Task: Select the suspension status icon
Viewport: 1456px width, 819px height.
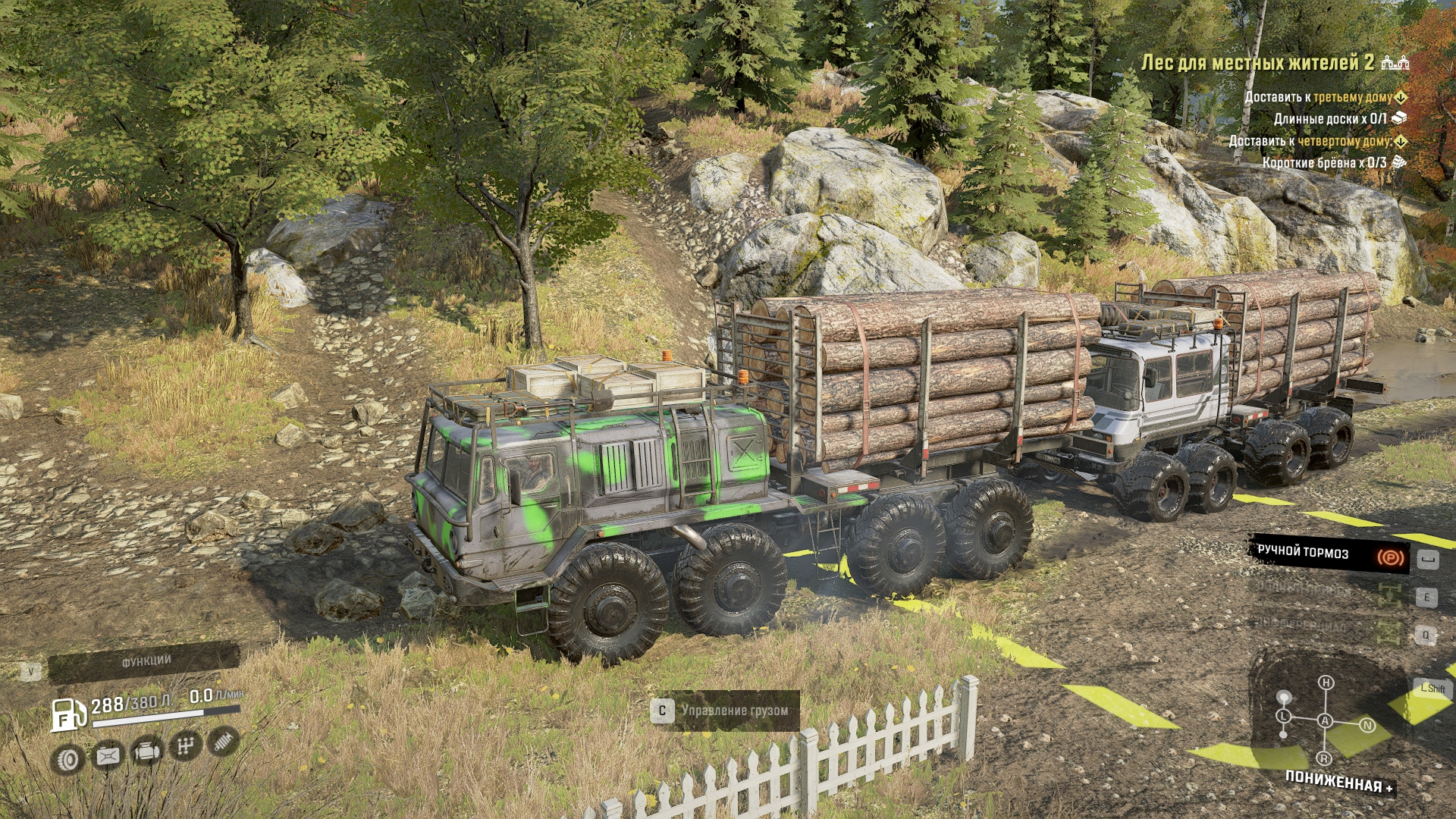Action: 223,742
